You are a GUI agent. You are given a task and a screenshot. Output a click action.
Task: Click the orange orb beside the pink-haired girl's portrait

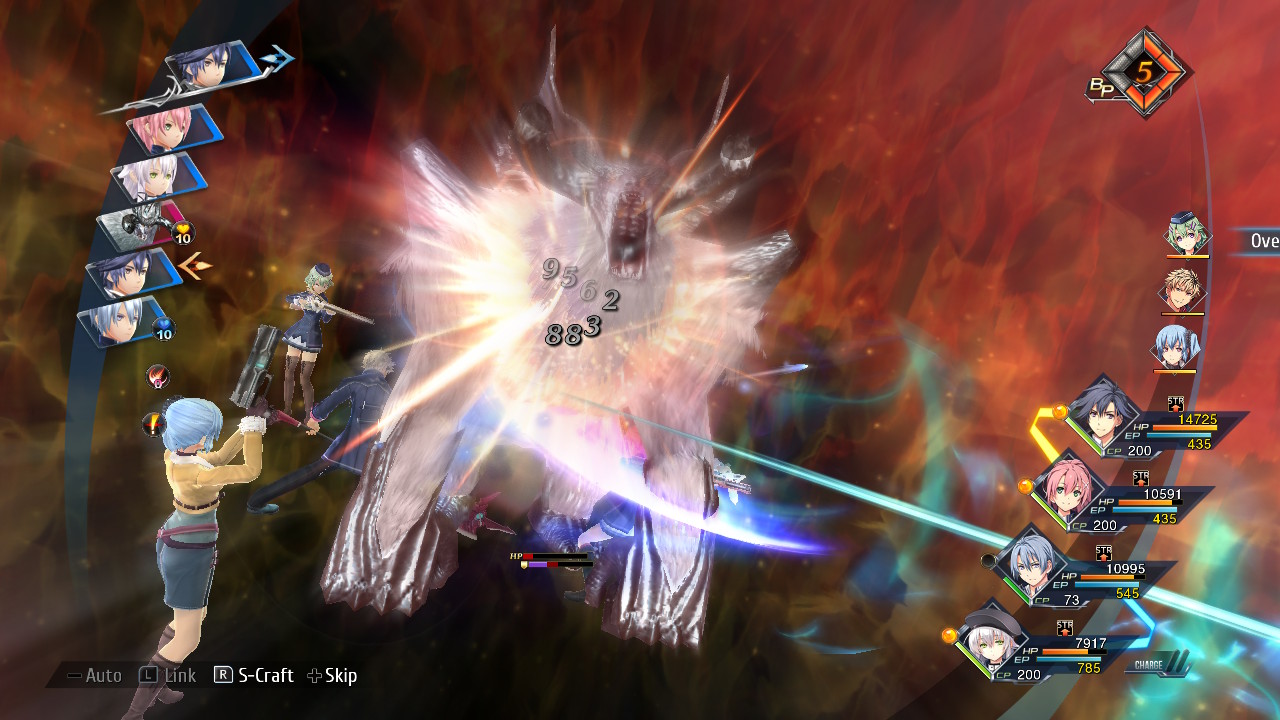pyautogui.click(x=1025, y=484)
